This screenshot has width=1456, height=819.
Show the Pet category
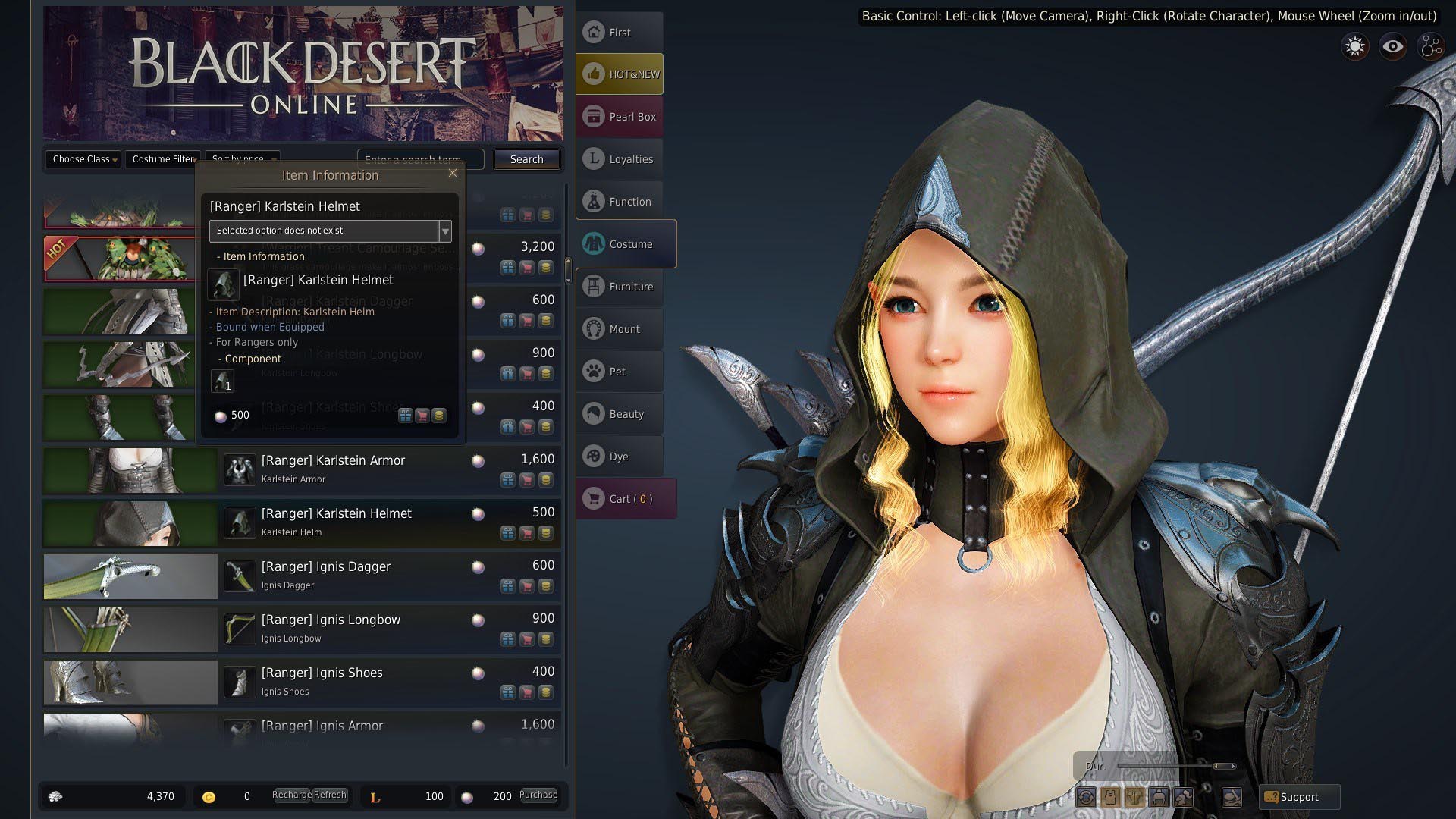pos(620,372)
